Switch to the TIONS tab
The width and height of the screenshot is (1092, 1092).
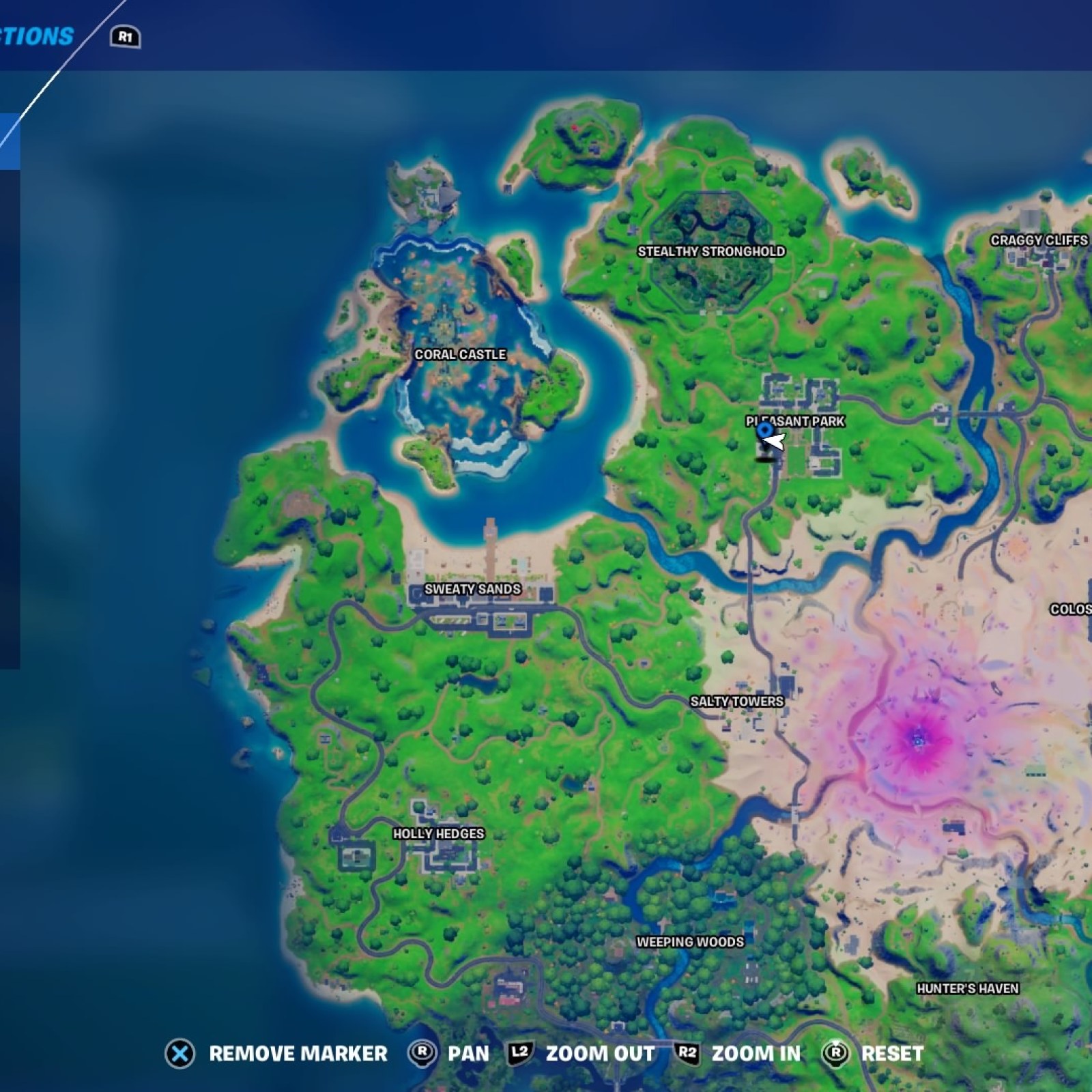point(38,35)
